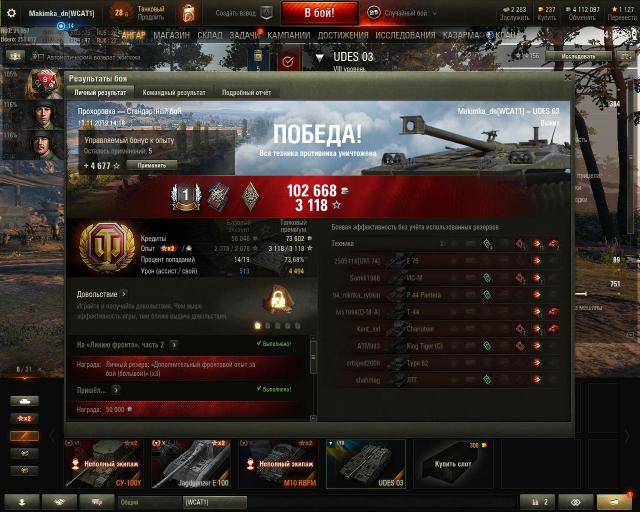Image resolution: width=640 pixels, height=512 pixels.
Task: Select the СУ-100Y tank in the carousel
Action: (x=105, y=464)
